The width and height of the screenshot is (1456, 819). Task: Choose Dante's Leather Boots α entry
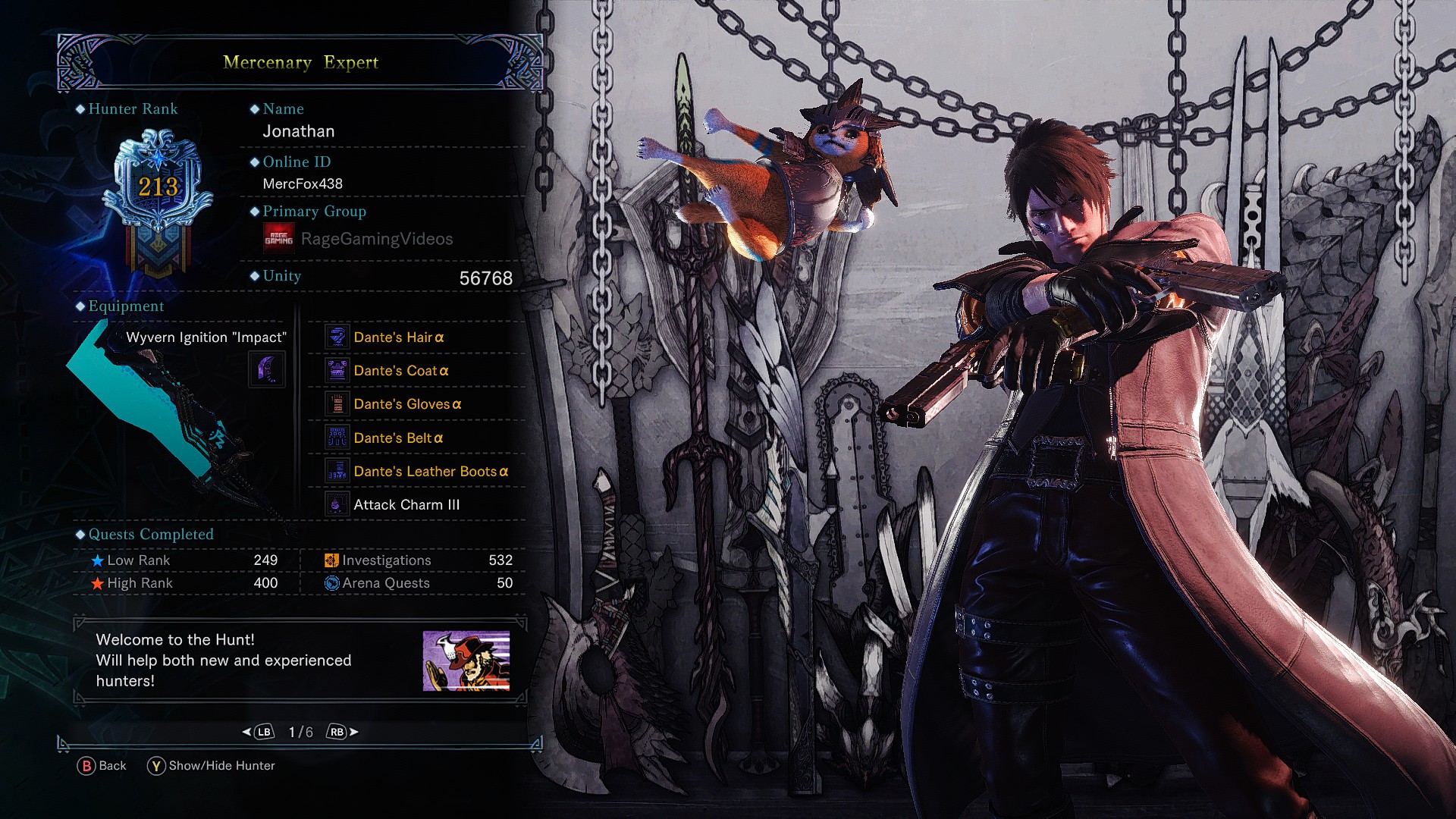tap(430, 472)
